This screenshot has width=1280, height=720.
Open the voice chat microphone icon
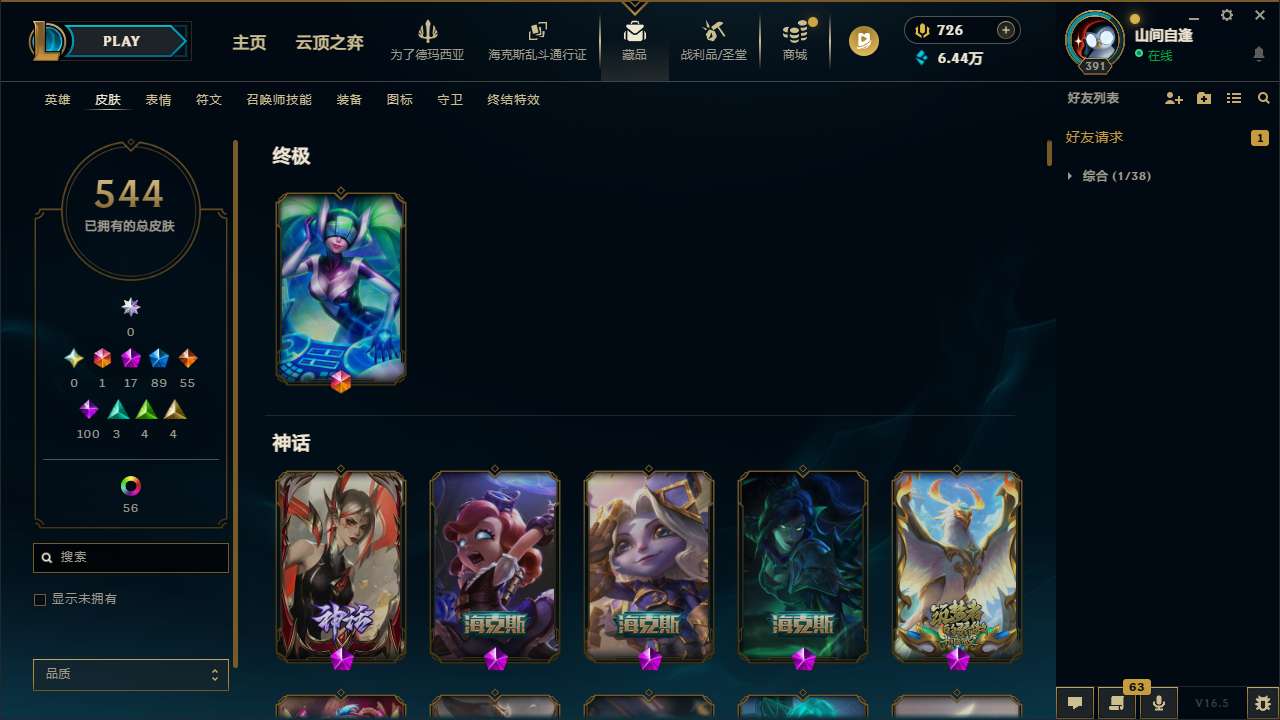point(1158,703)
